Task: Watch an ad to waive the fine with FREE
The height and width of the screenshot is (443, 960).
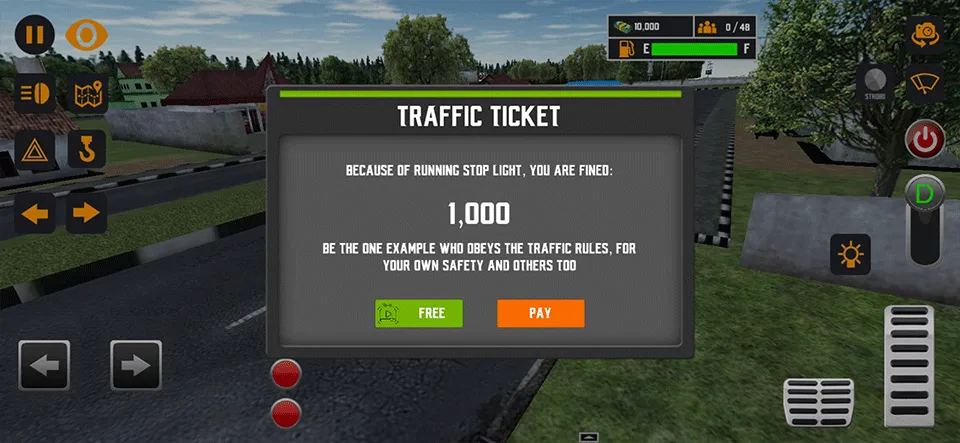Action: (x=419, y=313)
